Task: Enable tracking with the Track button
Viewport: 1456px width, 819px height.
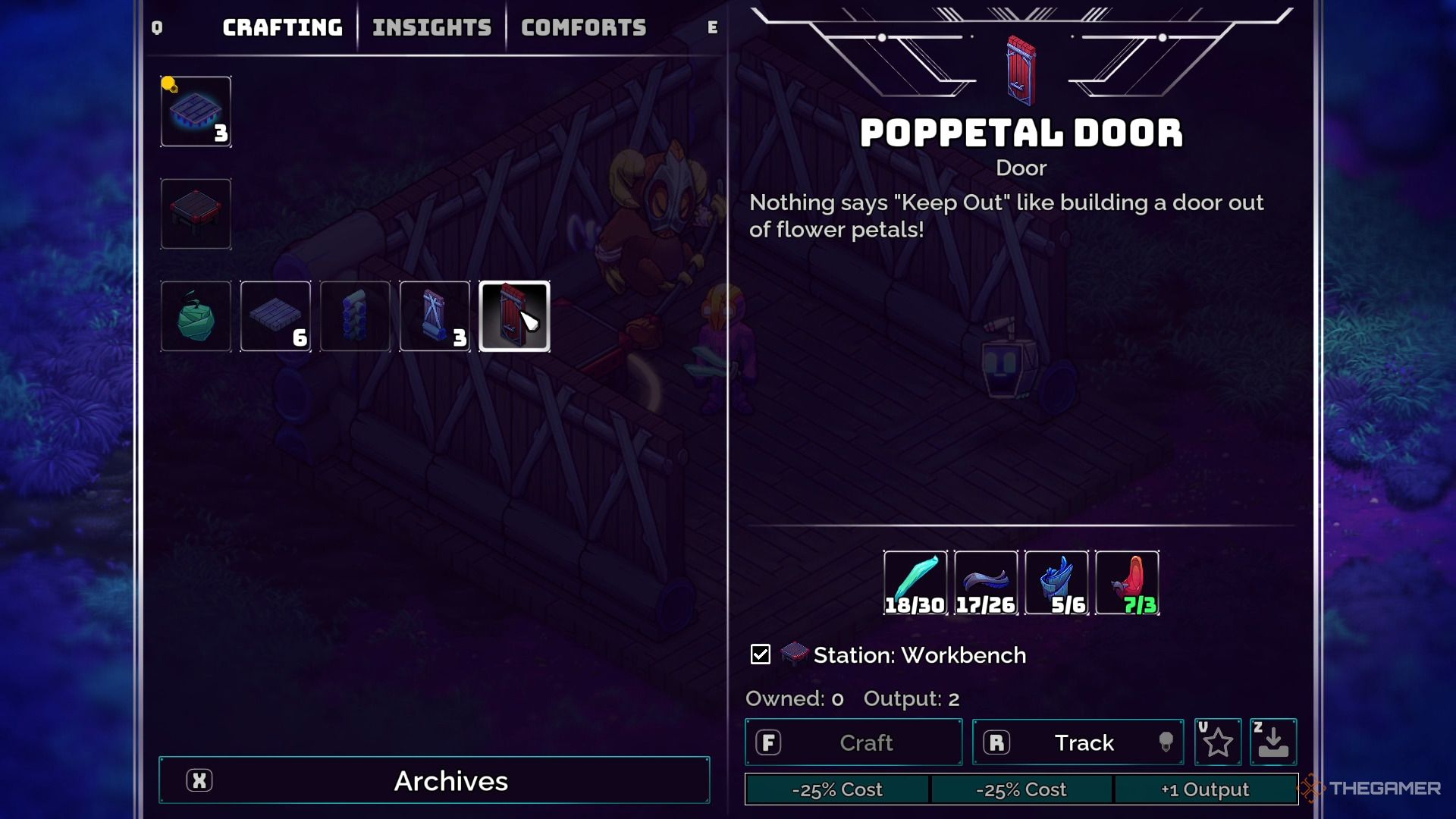Action: click(1078, 742)
